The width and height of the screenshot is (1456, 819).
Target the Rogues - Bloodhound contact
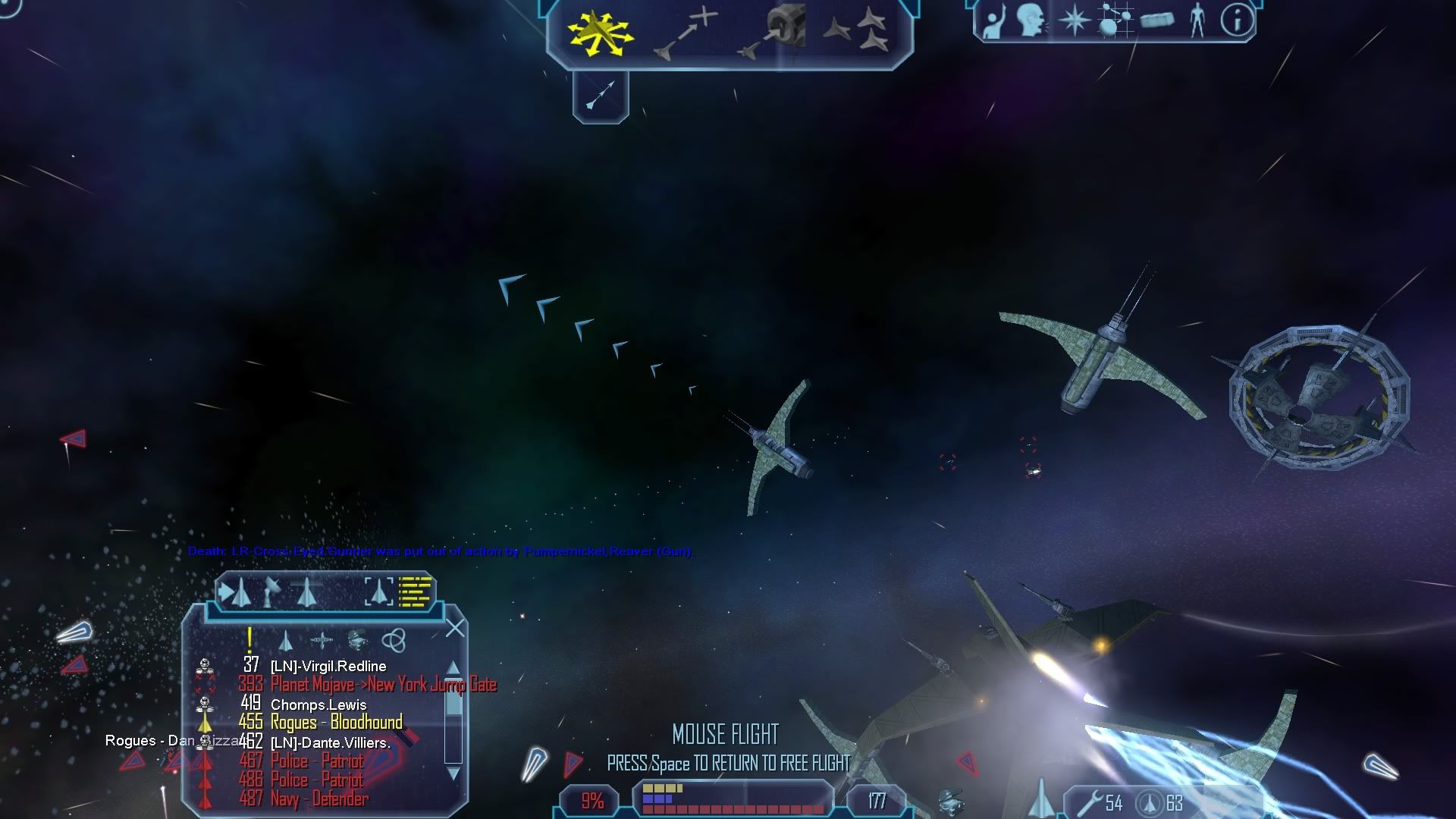pos(336,723)
